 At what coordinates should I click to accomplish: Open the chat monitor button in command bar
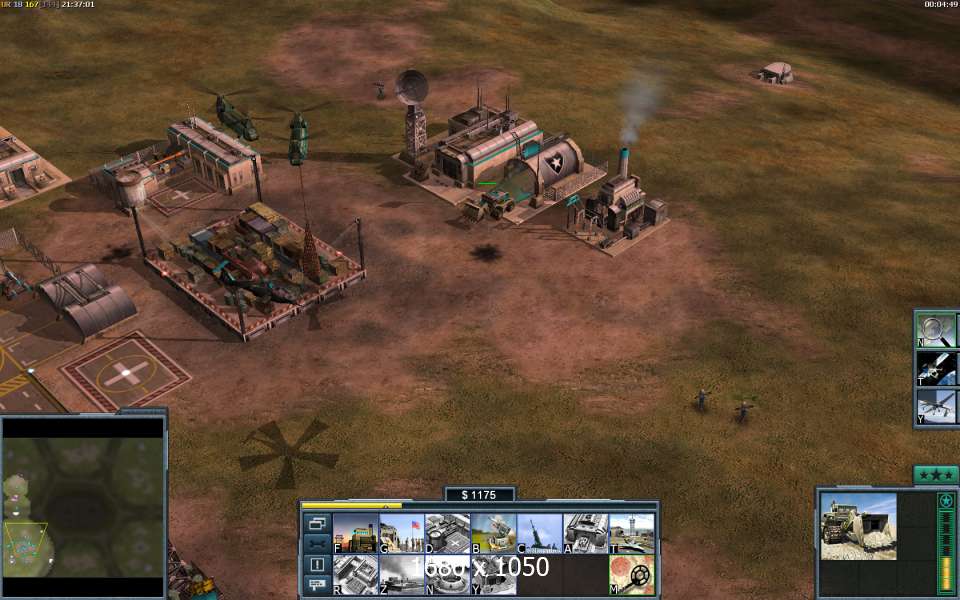[317, 584]
